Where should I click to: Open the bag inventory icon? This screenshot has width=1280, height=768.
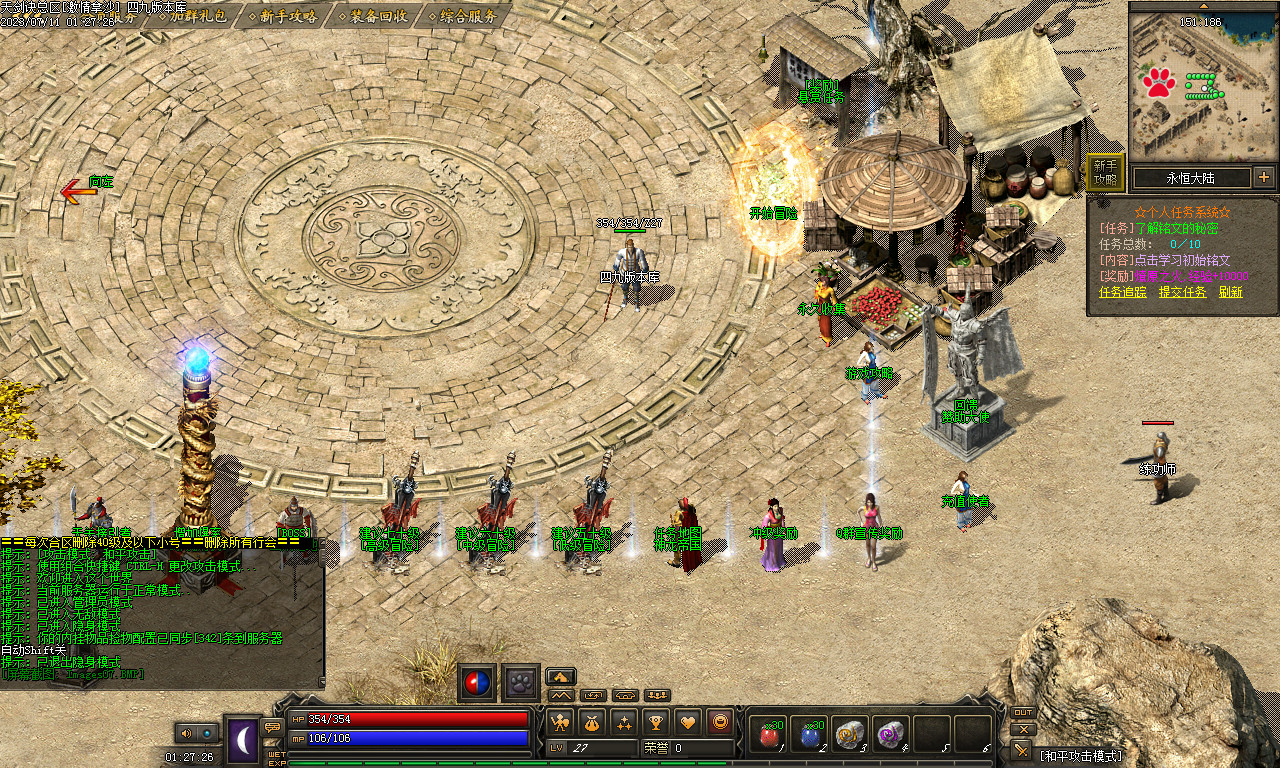click(x=592, y=721)
